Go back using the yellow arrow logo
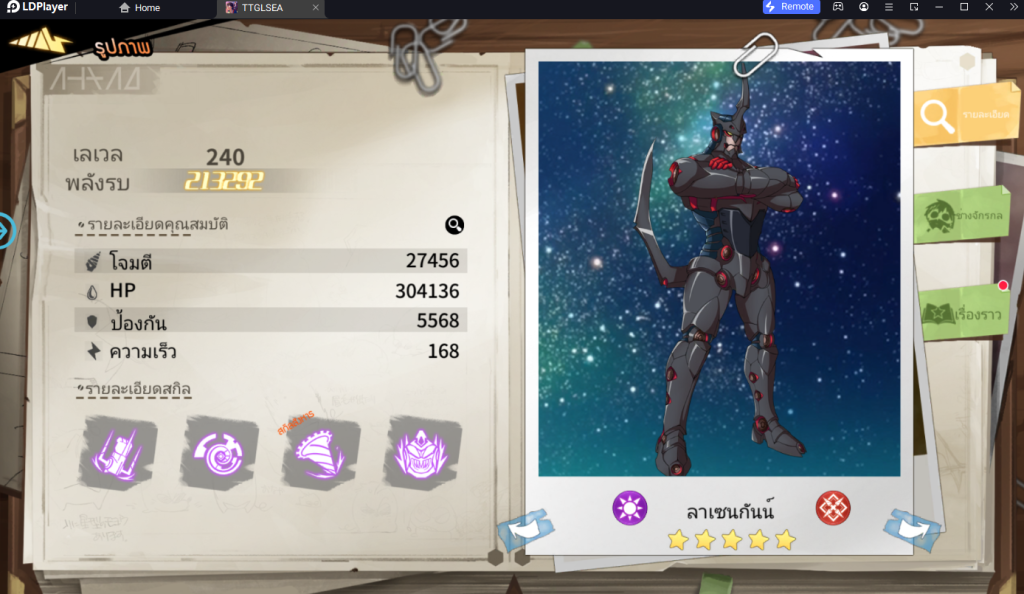The width and height of the screenshot is (1024, 594). tap(40, 42)
